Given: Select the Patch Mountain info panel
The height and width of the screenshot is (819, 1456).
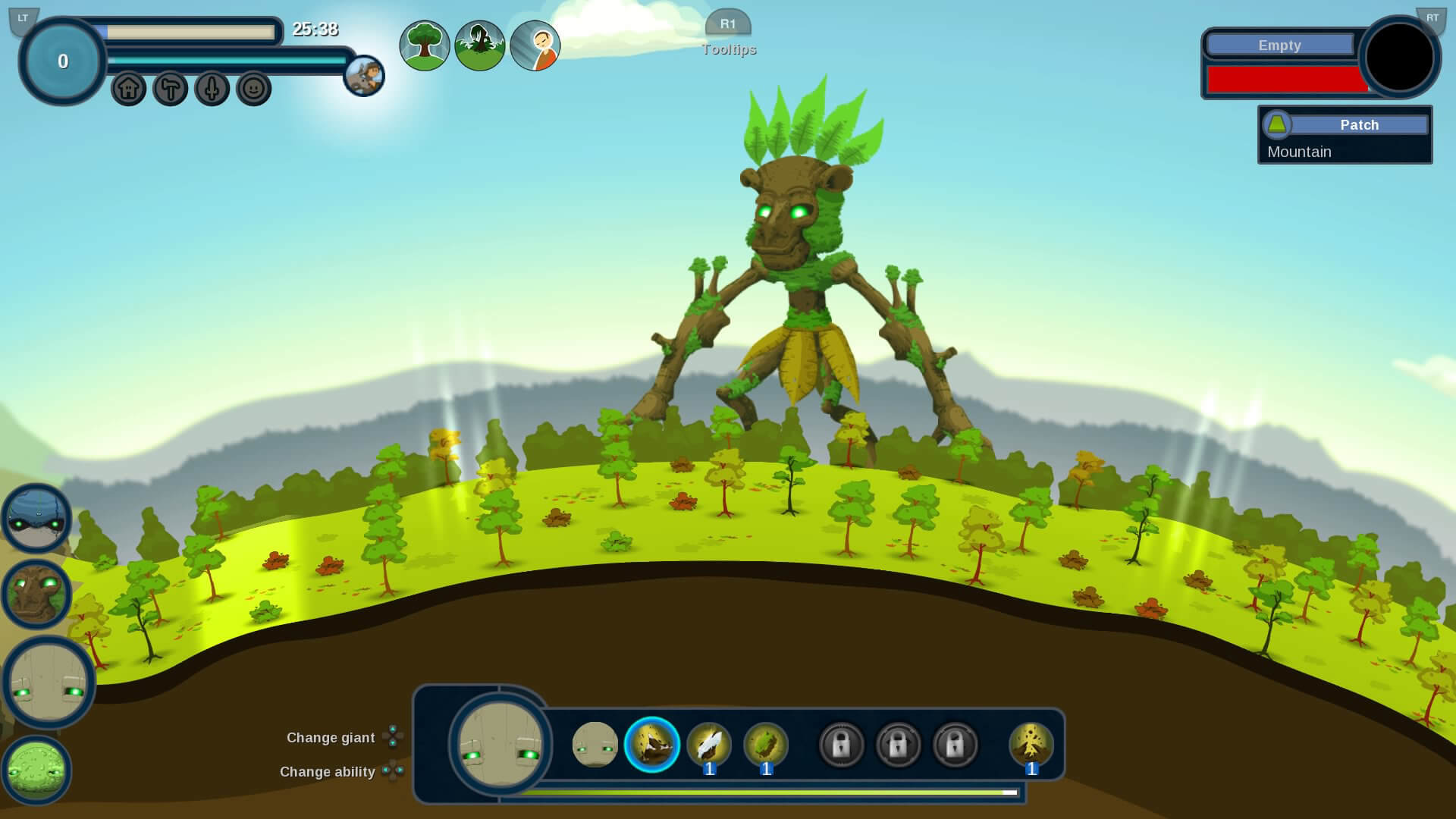Looking at the screenshot, I should pos(1345,136).
